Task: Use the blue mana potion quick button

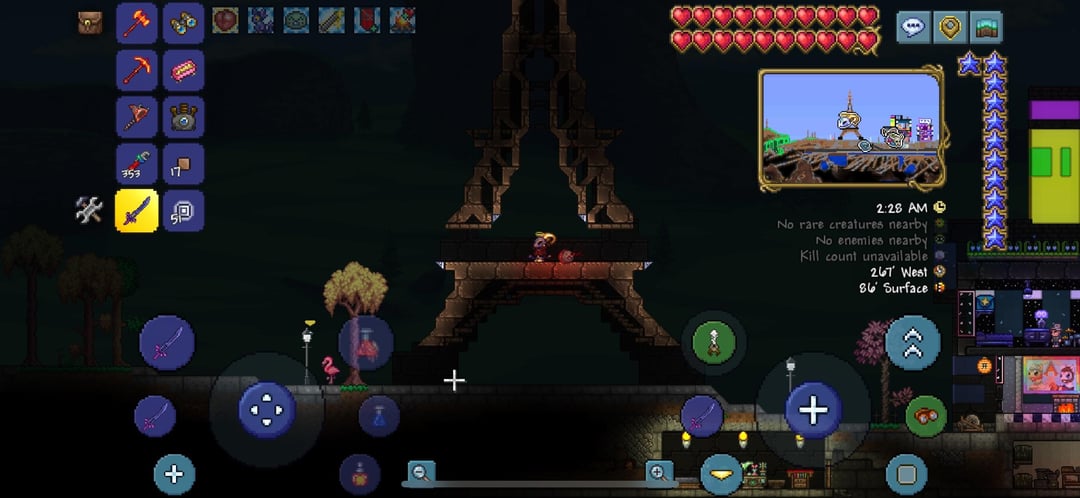Action: click(x=379, y=416)
